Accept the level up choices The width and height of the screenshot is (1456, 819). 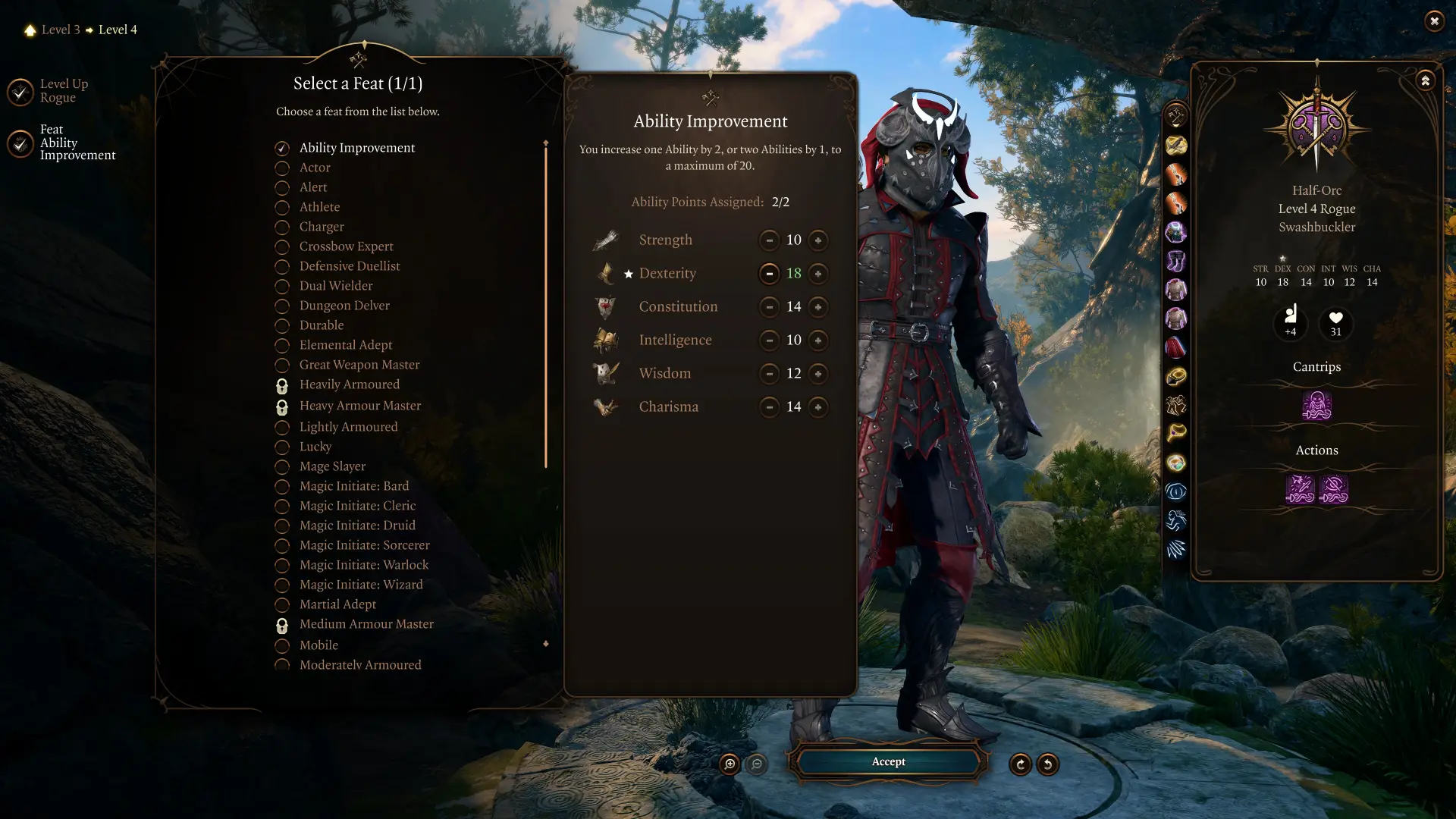click(x=888, y=761)
